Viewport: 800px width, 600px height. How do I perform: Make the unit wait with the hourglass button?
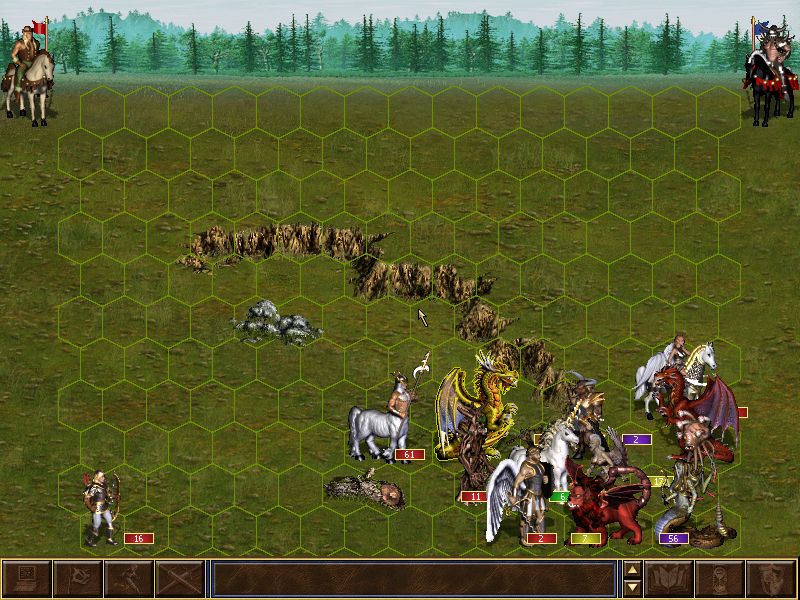(x=720, y=579)
